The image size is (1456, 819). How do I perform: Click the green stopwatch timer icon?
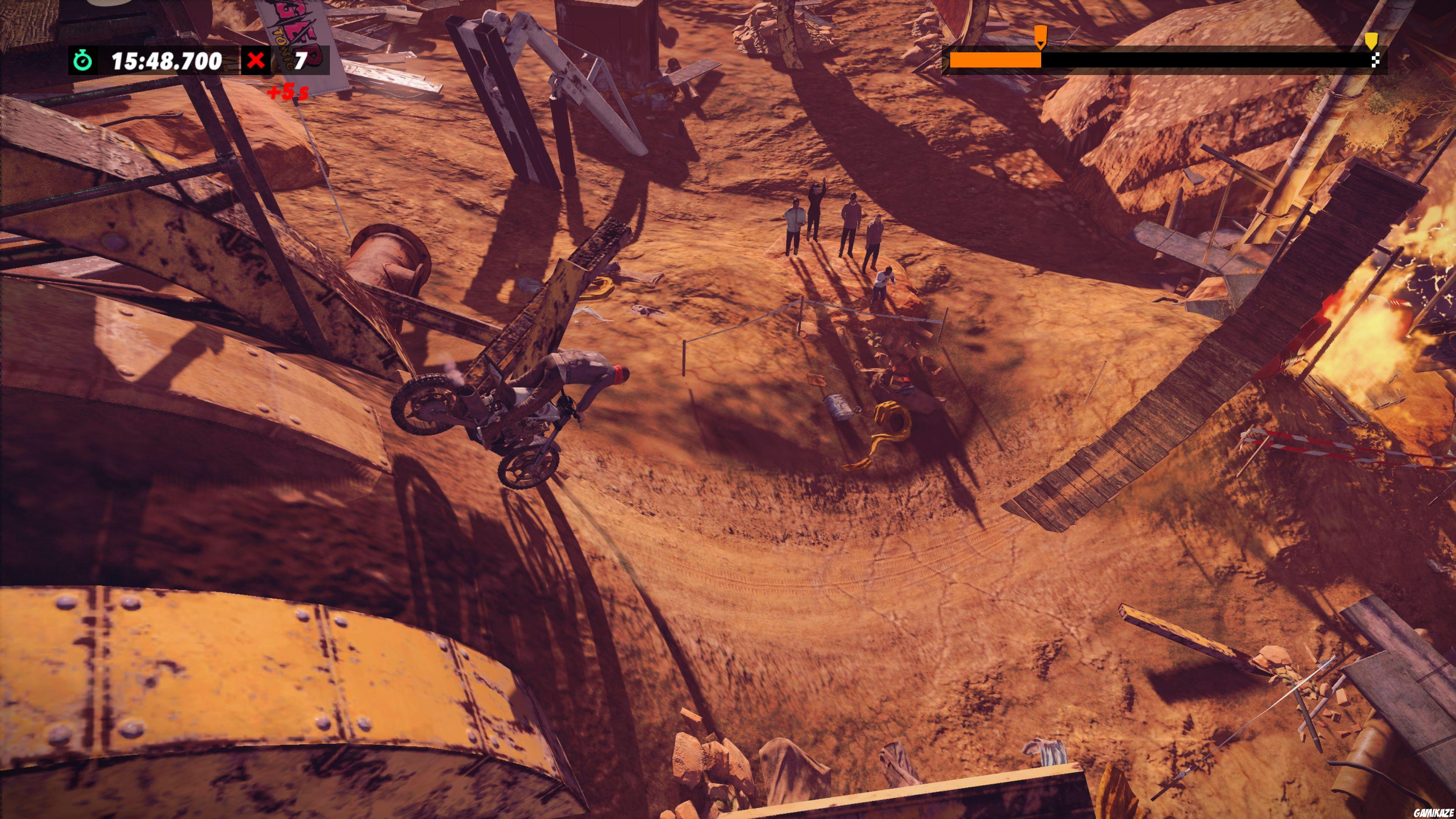(x=83, y=60)
